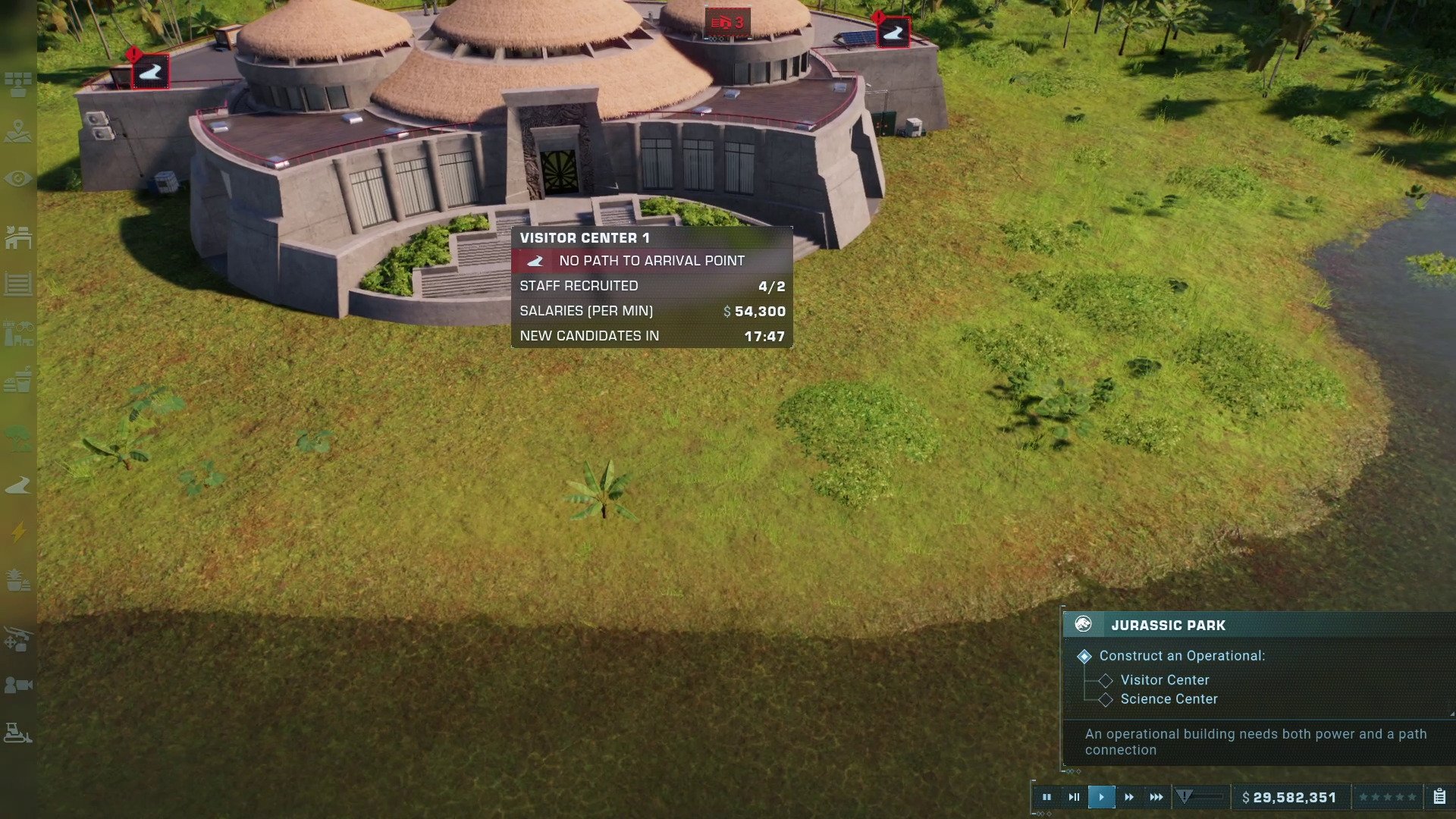This screenshot has width=1456, height=819.
Task: Select the Visitor Center objective entry
Action: (x=1164, y=680)
